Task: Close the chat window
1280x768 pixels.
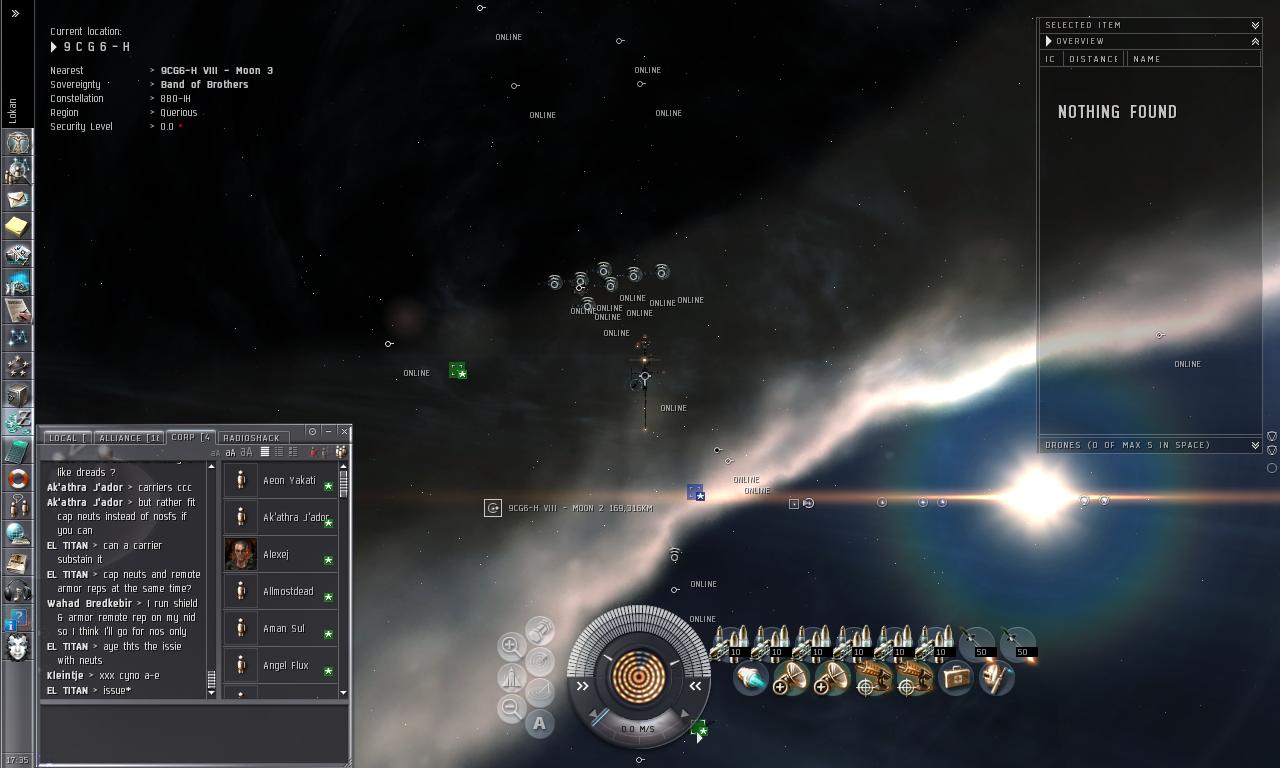Action: 344,432
